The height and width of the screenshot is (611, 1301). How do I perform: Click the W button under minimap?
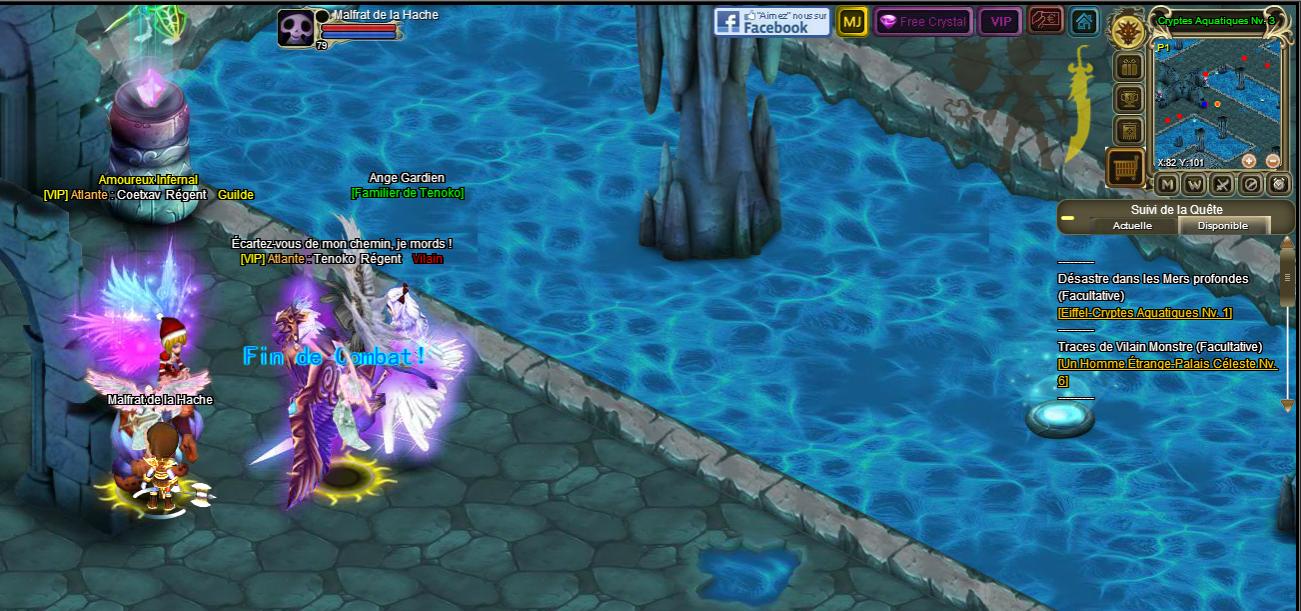pyautogui.click(x=1194, y=184)
